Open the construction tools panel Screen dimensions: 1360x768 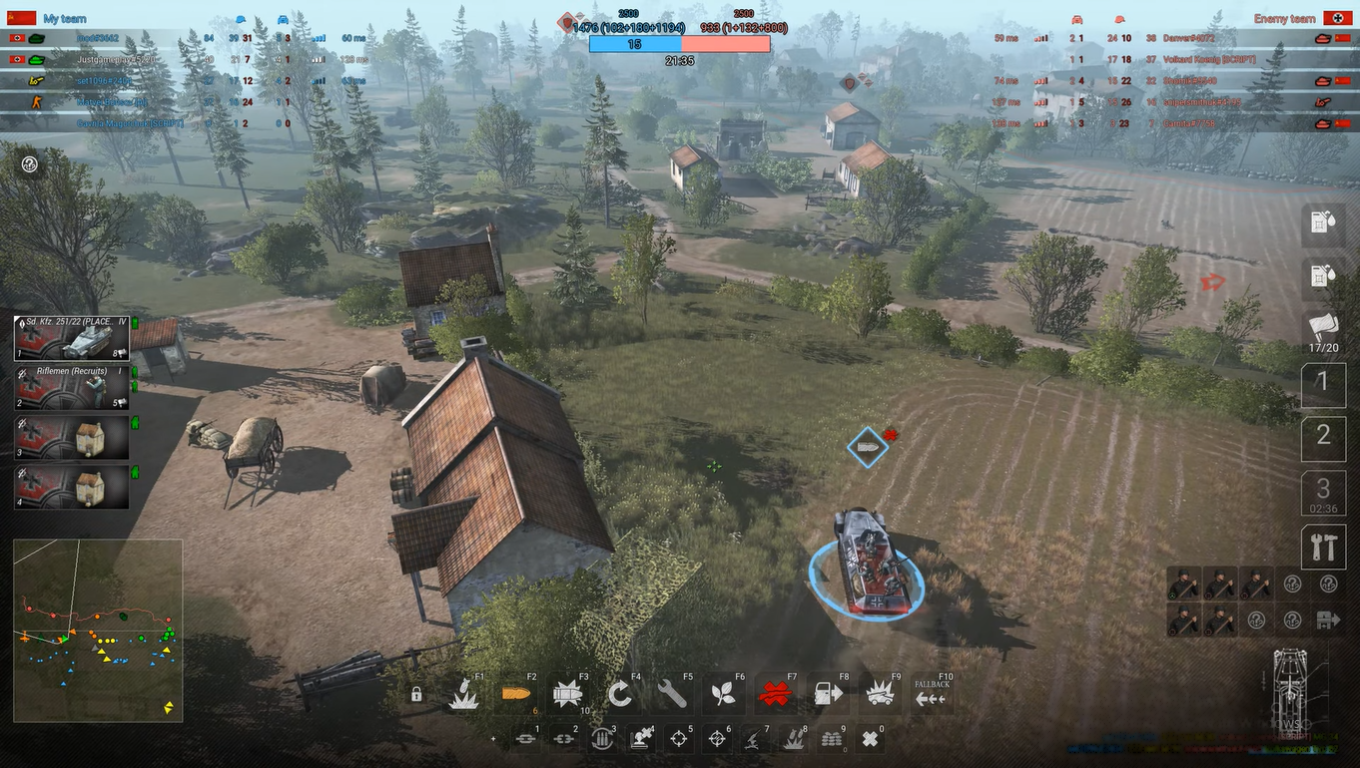[1323, 547]
